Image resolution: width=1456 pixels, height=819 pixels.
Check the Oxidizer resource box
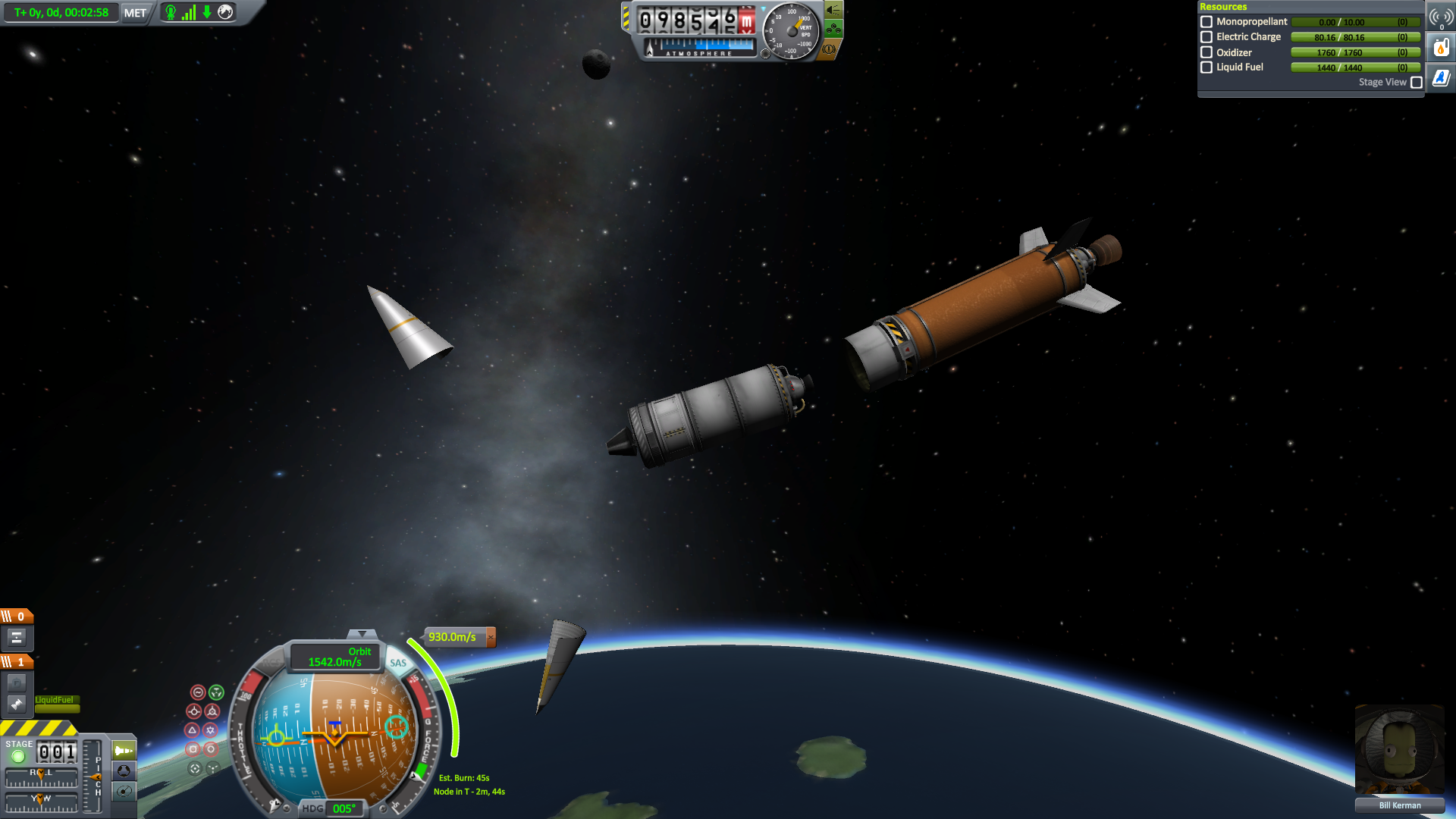click(1207, 52)
